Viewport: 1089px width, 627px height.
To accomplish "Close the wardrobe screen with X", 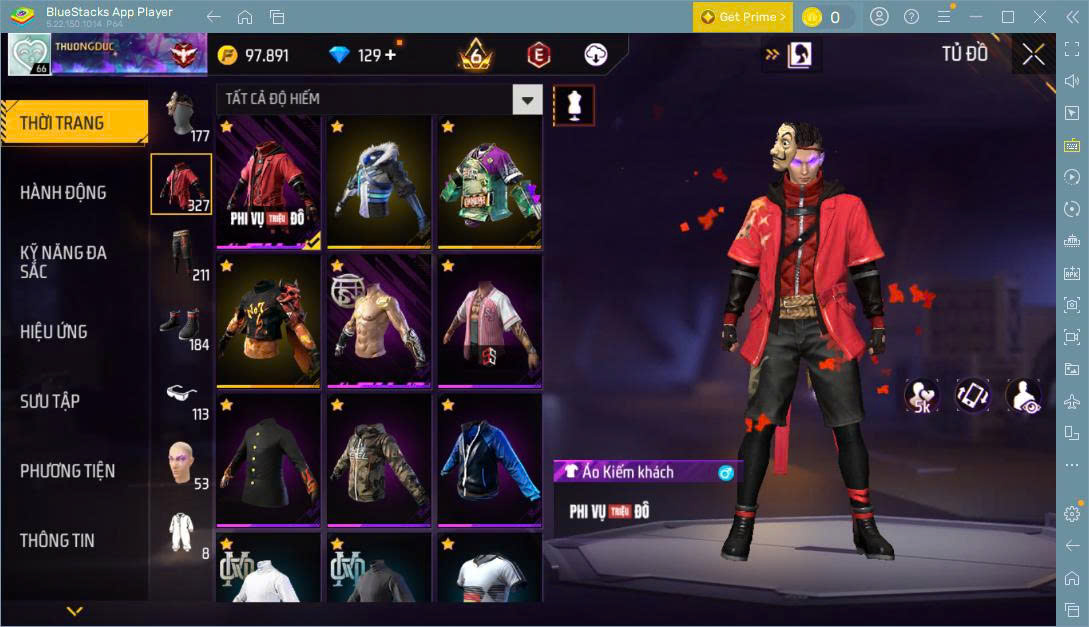I will click(x=1033, y=55).
